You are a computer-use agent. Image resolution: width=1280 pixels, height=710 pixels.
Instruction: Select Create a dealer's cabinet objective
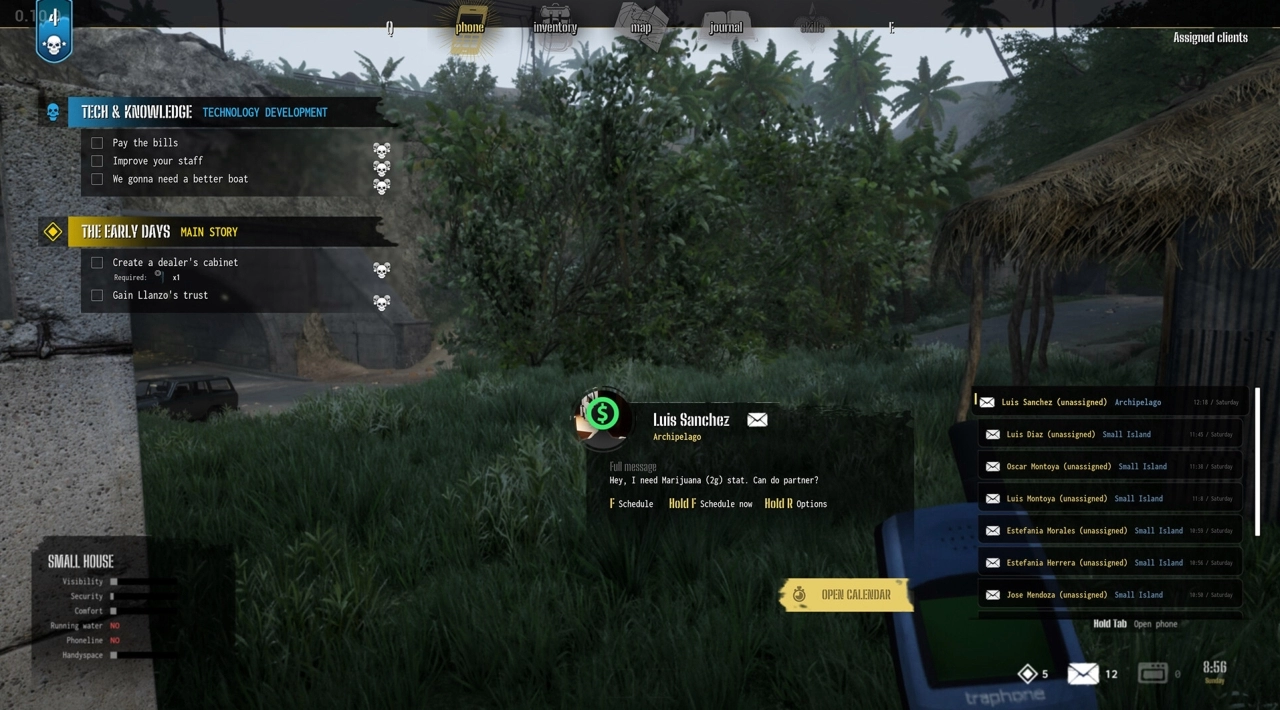[175, 262]
